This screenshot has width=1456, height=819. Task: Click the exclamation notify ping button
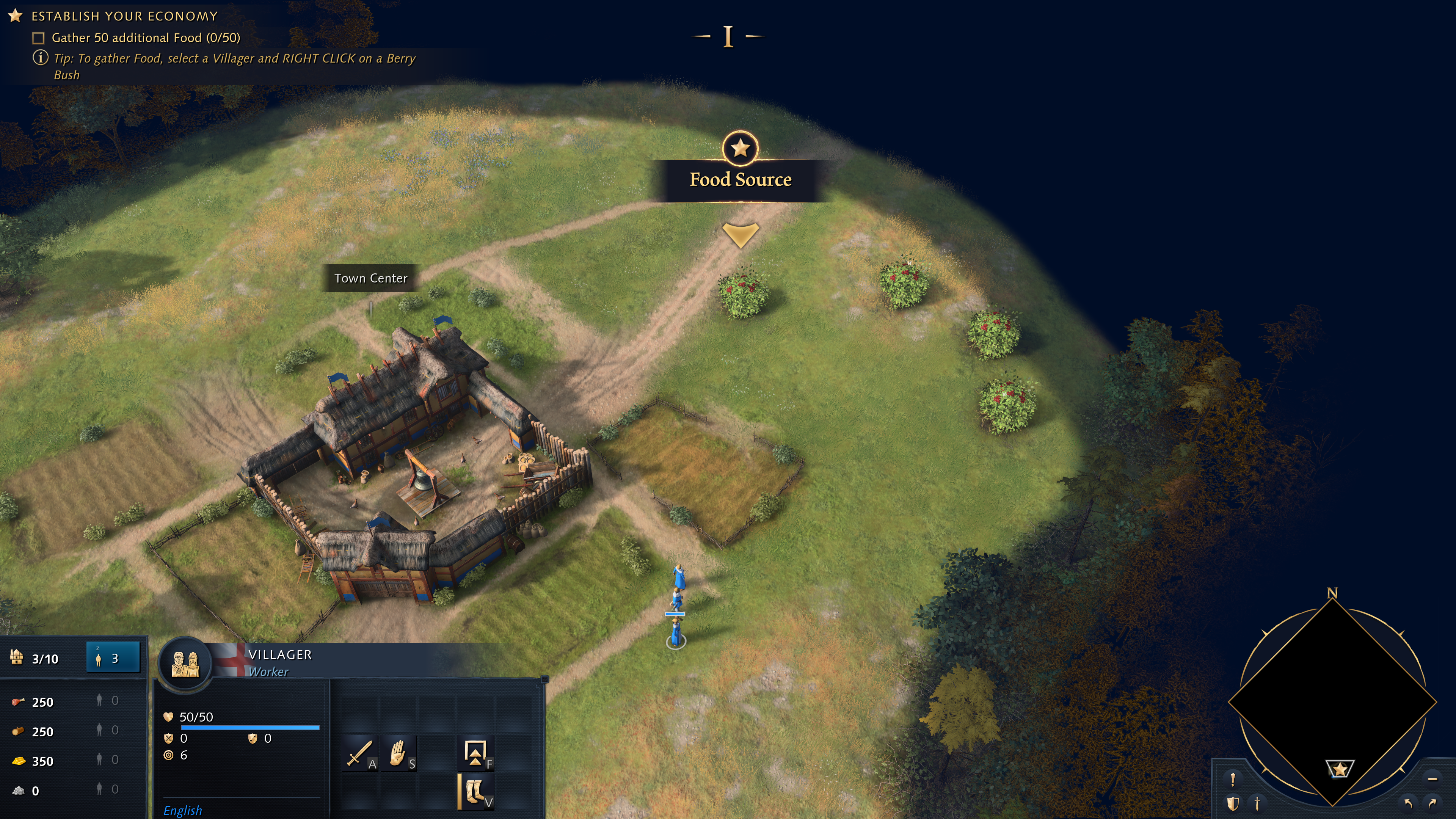[x=1233, y=779]
